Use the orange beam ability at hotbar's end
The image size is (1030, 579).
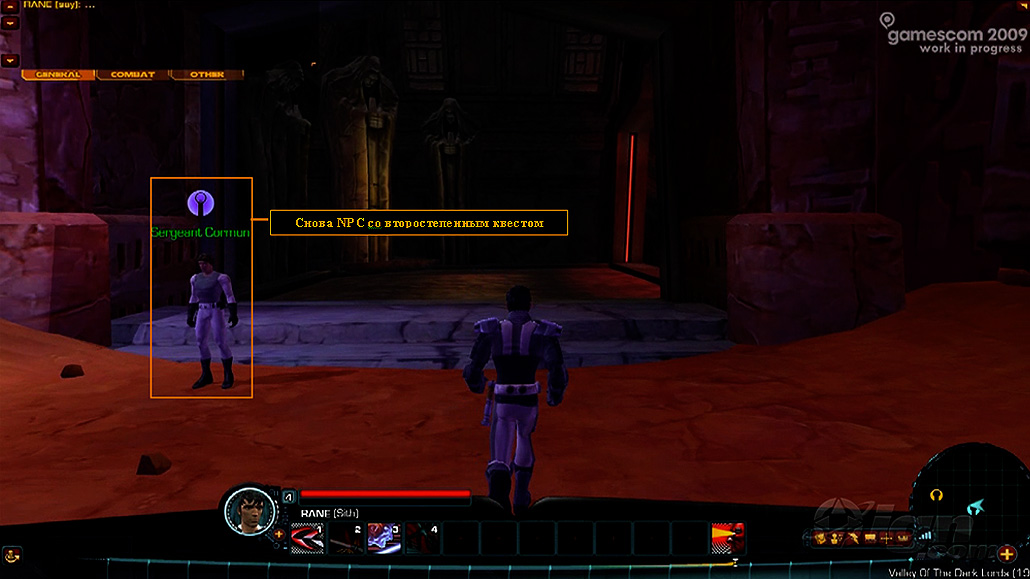(x=727, y=537)
